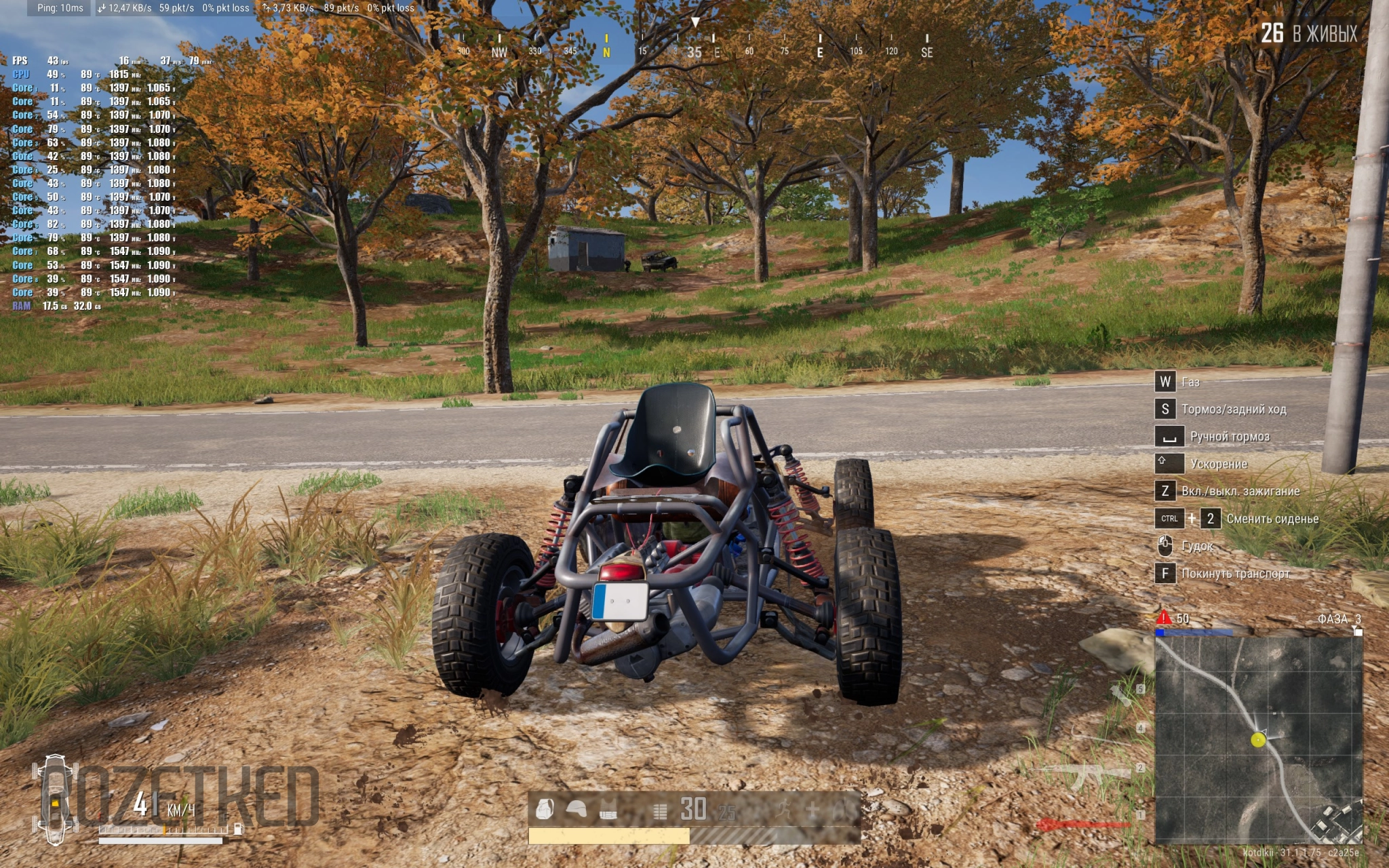Click the red warning triangle above minimap
The image size is (1389, 868).
click(1164, 618)
